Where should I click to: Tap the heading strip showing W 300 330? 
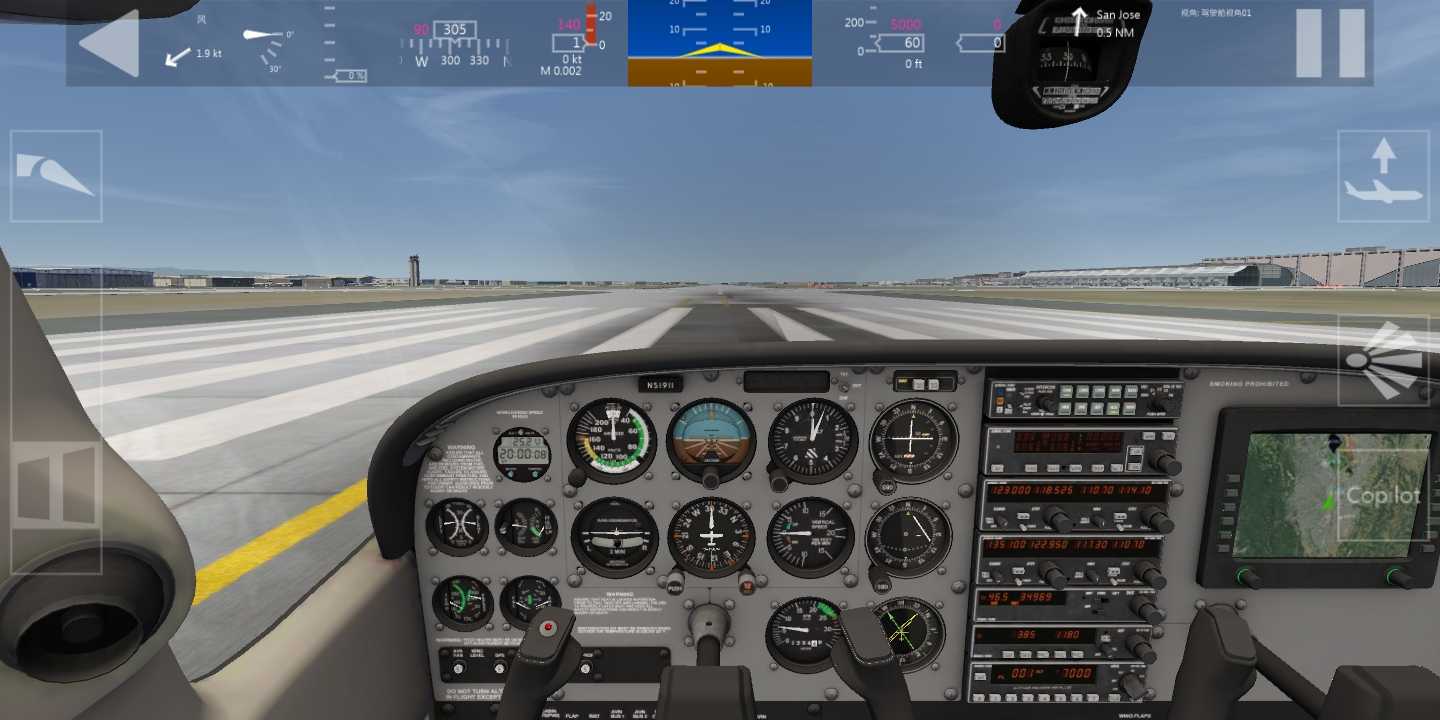455,60
